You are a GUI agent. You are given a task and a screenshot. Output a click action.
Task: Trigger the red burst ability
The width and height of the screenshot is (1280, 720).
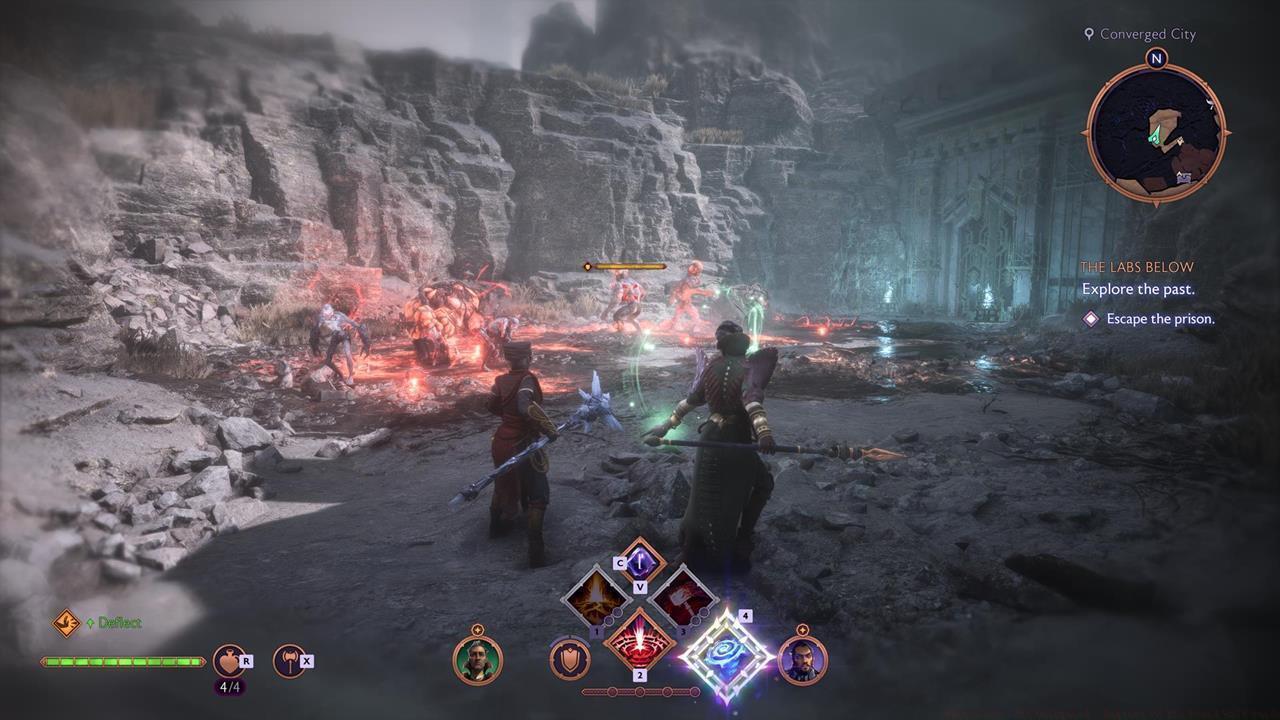[639, 639]
